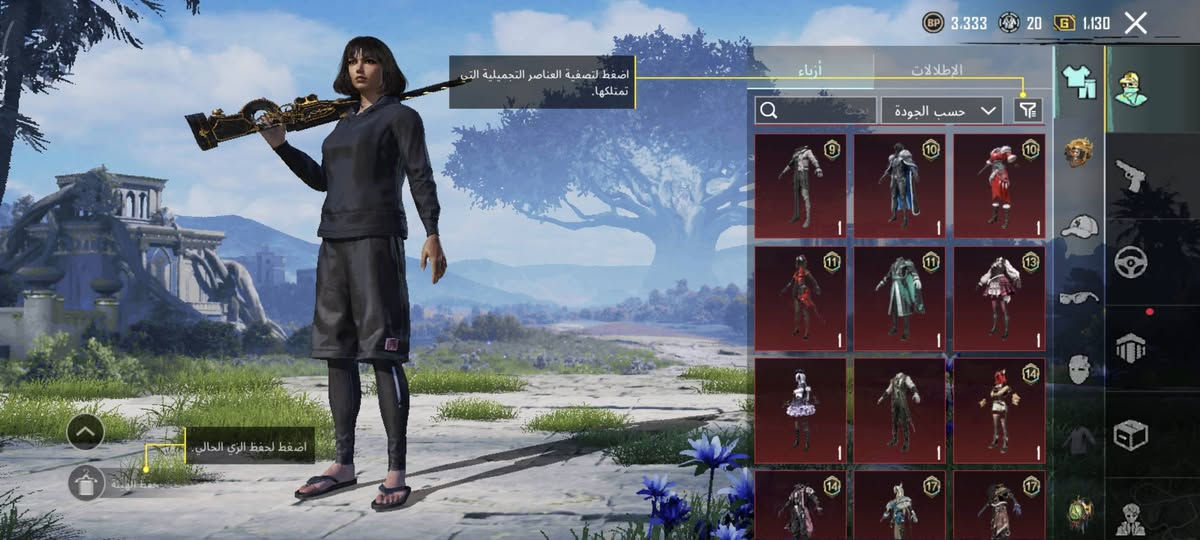Expand the up-arrow round button
Viewport: 1200px width, 540px height.
coord(86,432)
